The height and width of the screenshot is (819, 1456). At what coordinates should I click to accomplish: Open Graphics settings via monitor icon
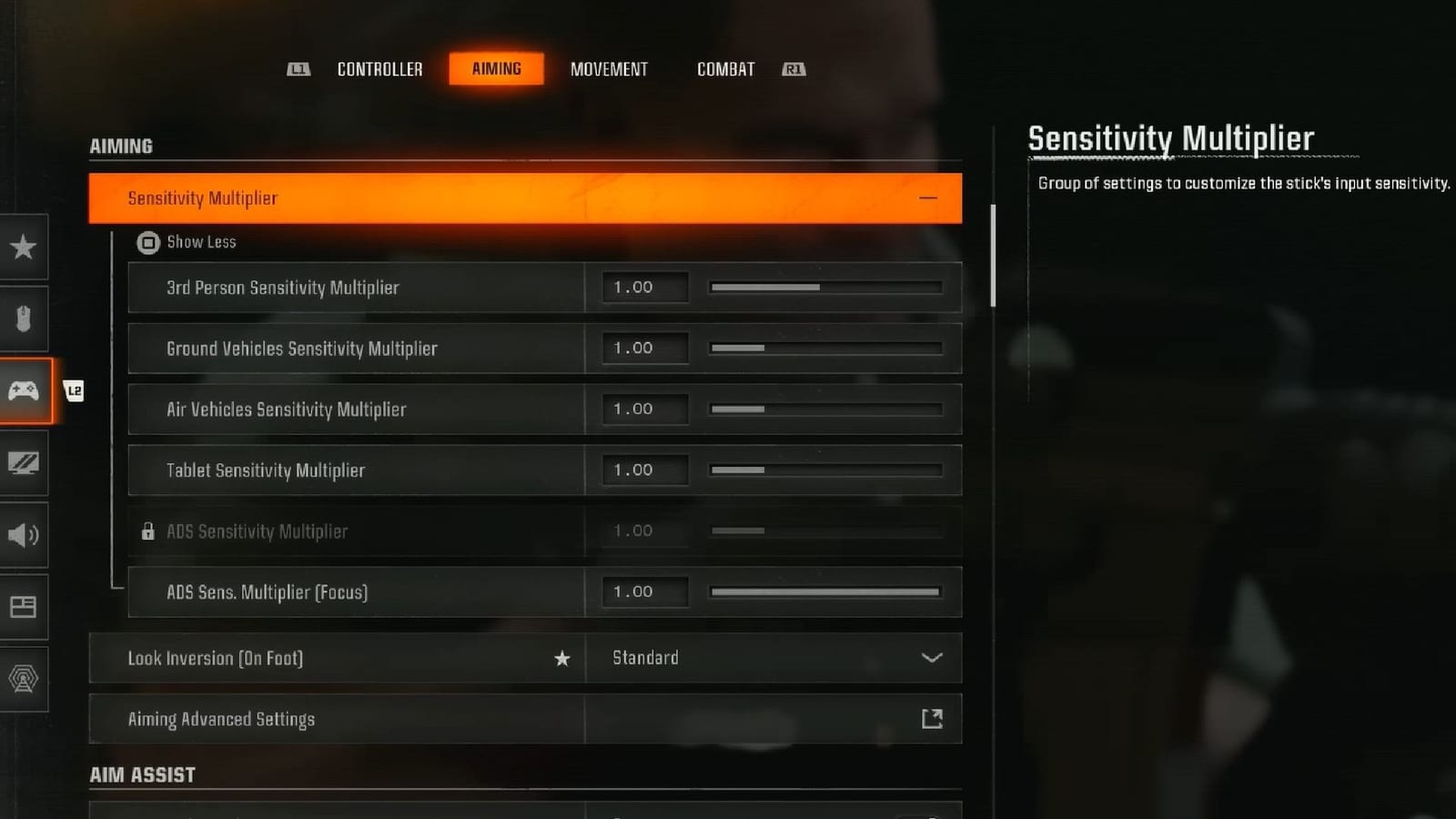pyautogui.click(x=24, y=463)
